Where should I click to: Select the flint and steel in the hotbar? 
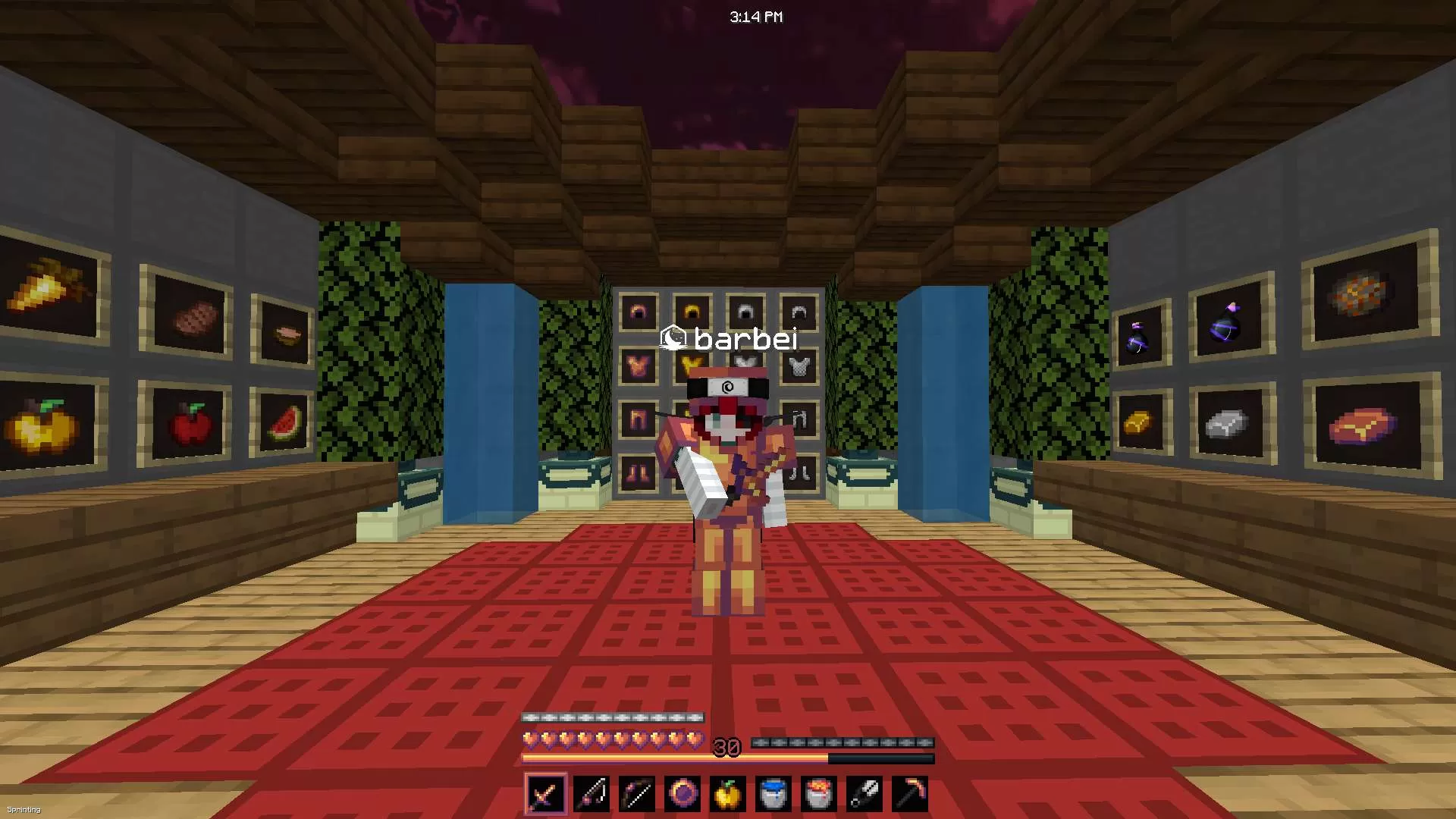[864, 793]
